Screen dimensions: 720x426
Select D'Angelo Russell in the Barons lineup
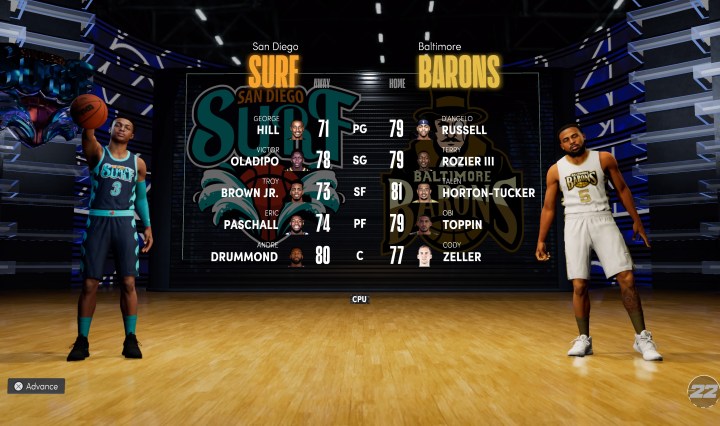pos(463,128)
